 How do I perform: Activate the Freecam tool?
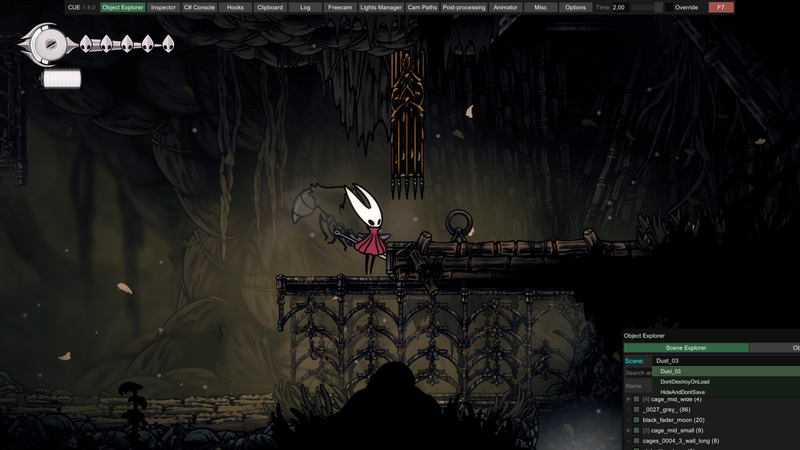pos(340,7)
